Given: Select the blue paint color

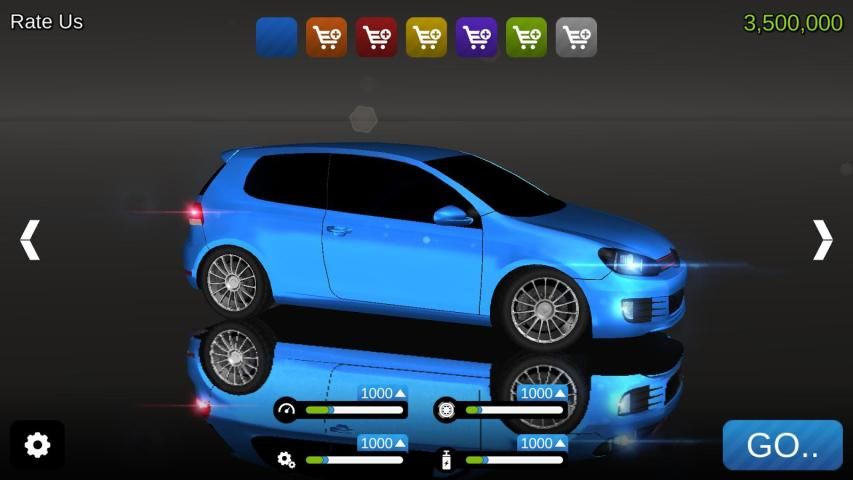Looking at the screenshot, I should point(276,37).
